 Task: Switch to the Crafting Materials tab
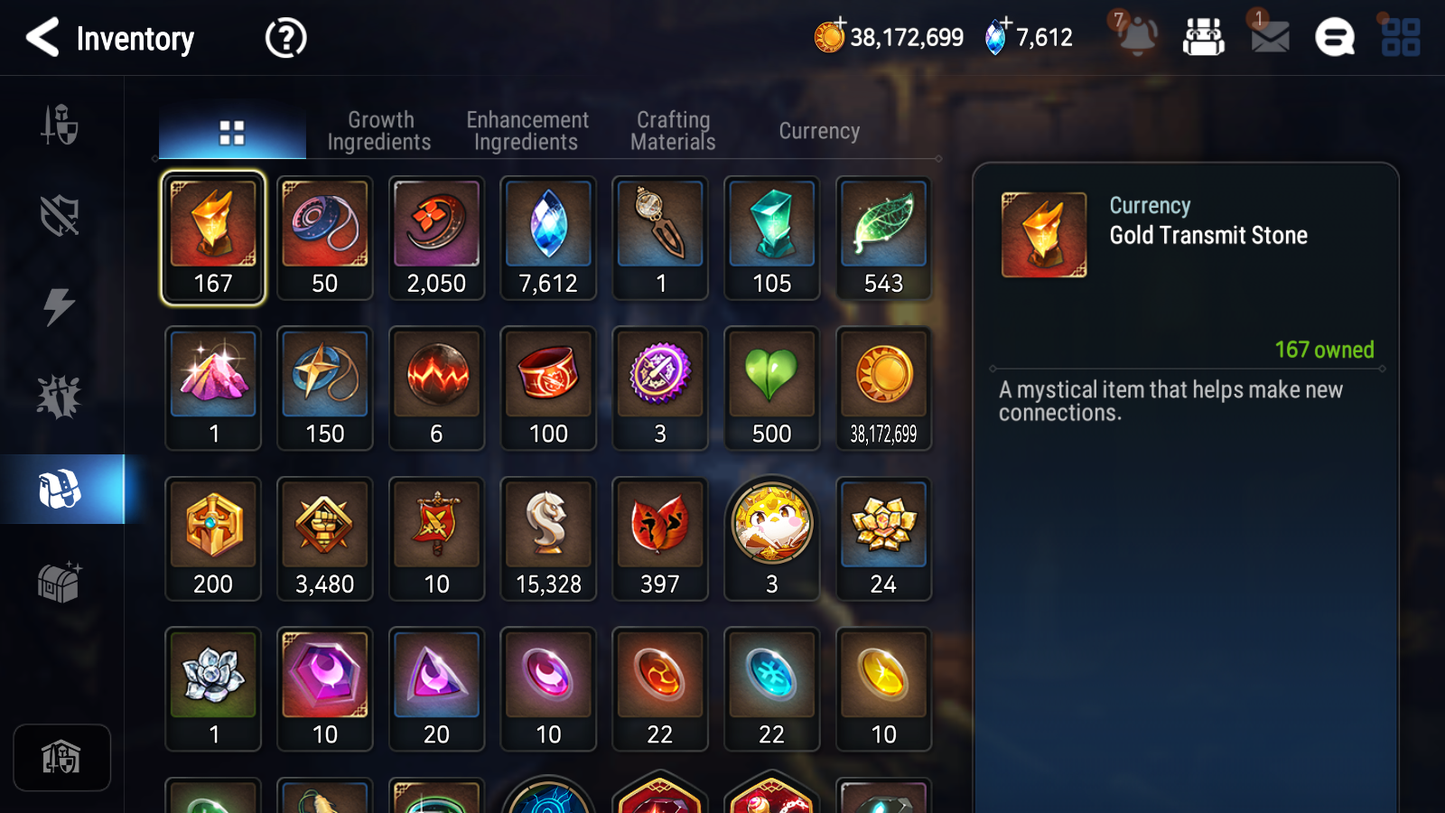click(x=673, y=130)
